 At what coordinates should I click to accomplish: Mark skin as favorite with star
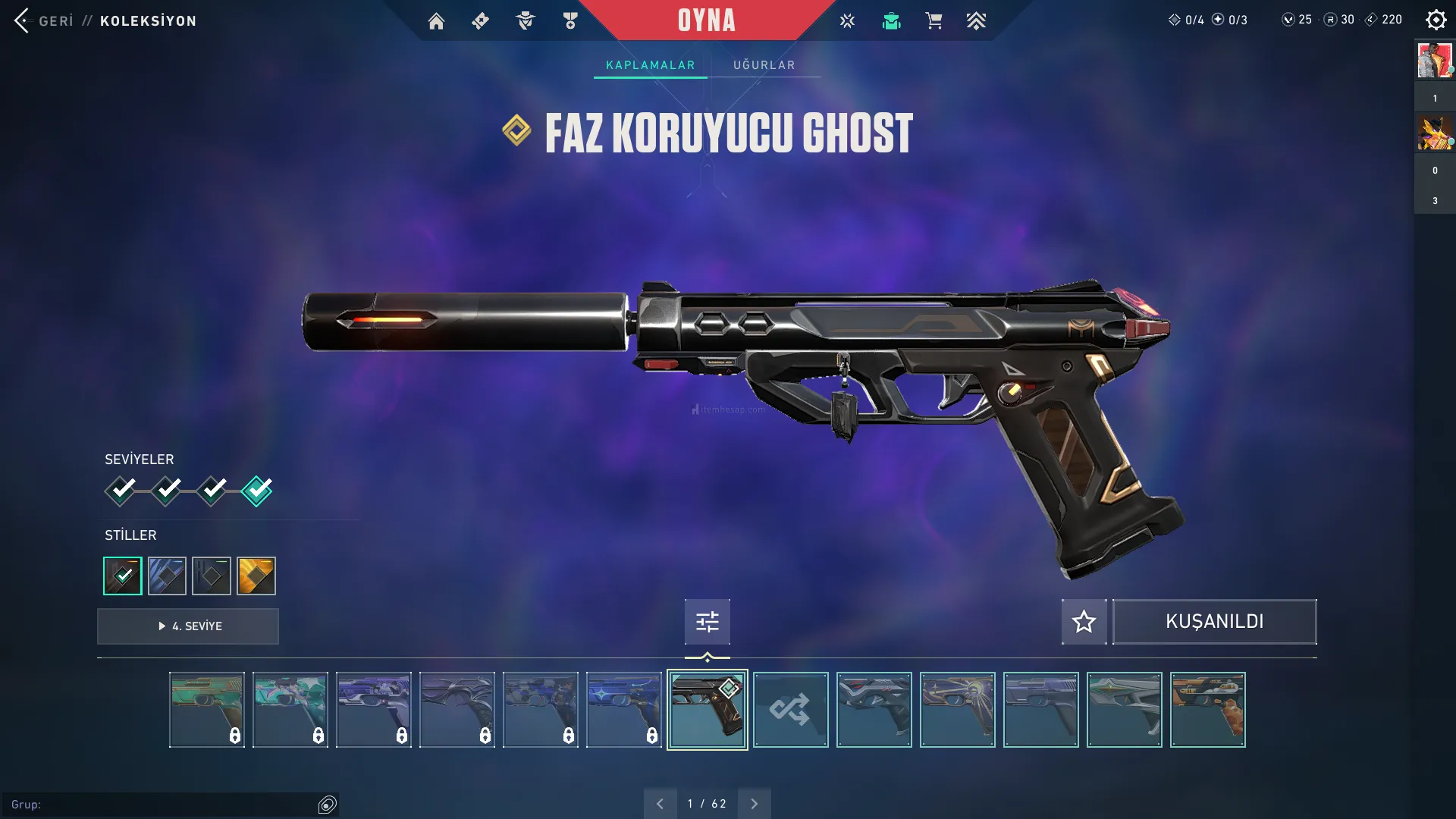click(x=1084, y=622)
